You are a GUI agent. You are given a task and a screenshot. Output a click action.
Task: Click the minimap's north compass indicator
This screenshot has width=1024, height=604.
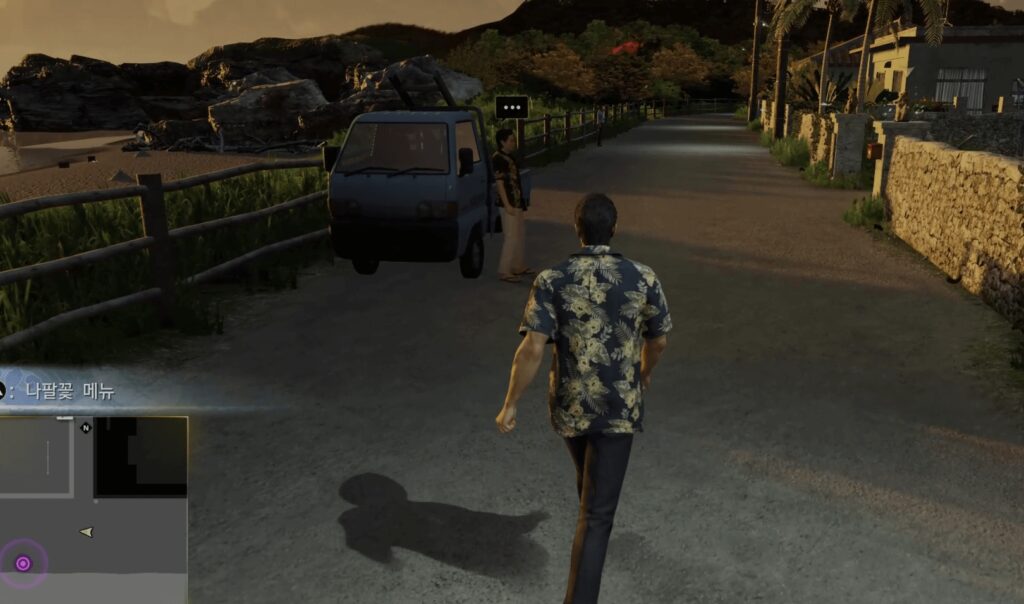tap(85, 428)
